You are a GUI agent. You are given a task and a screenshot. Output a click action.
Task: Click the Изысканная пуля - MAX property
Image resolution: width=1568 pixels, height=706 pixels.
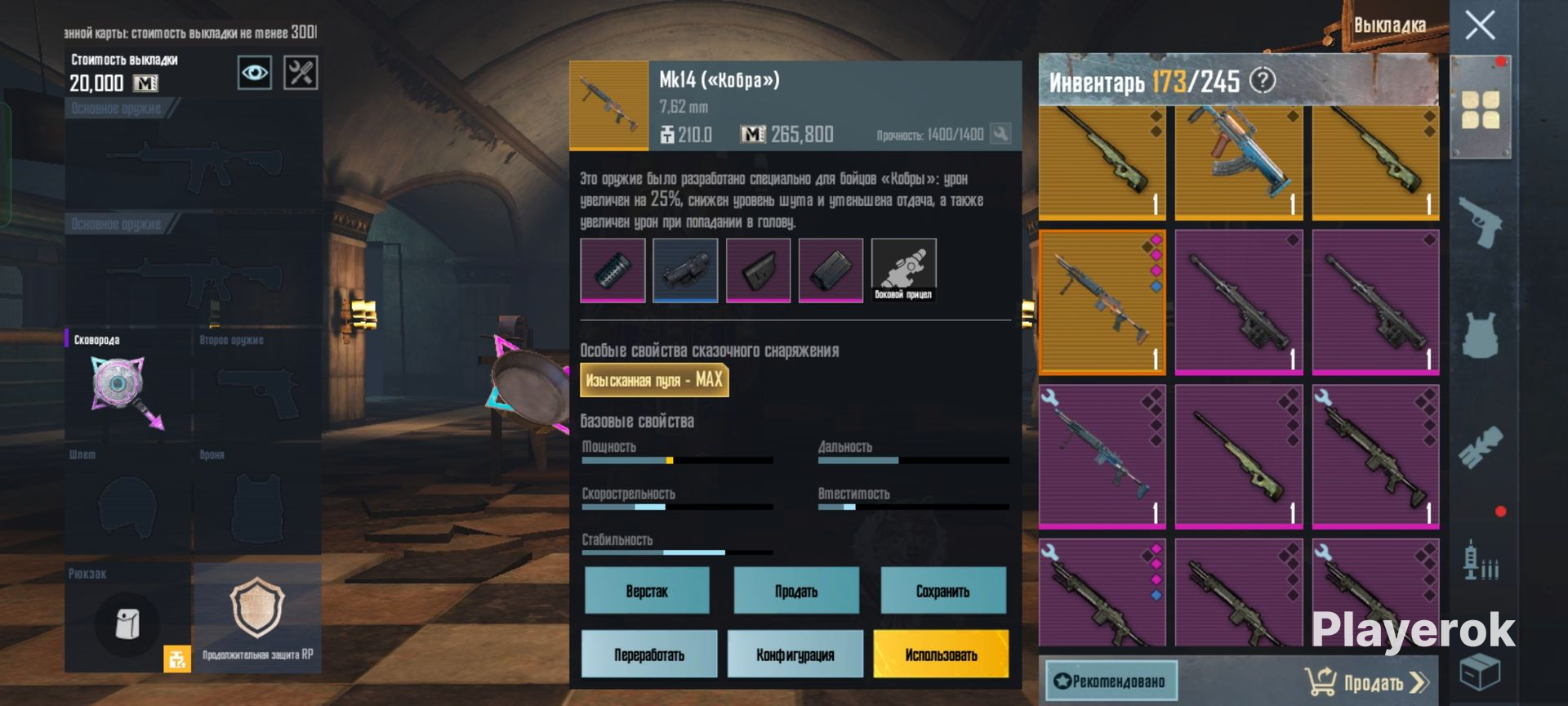[653, 380]
